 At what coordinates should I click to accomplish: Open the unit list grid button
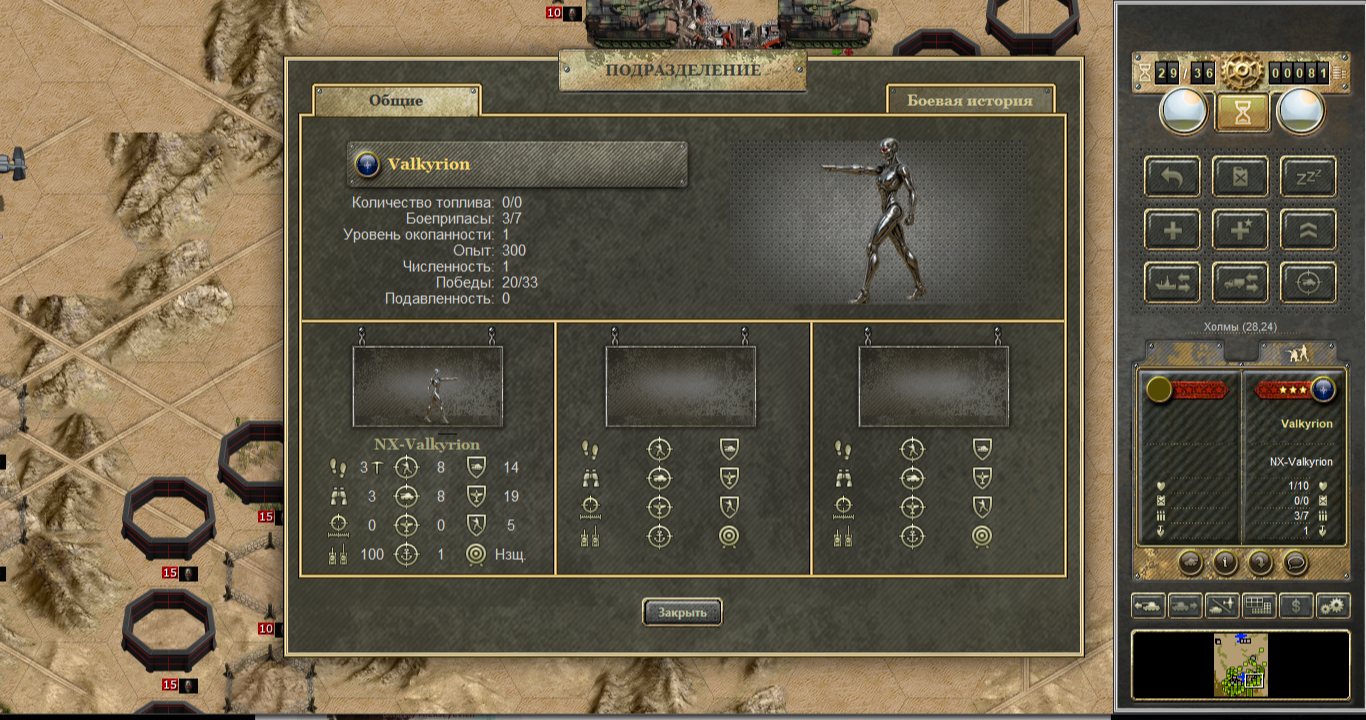[1259, 605]
